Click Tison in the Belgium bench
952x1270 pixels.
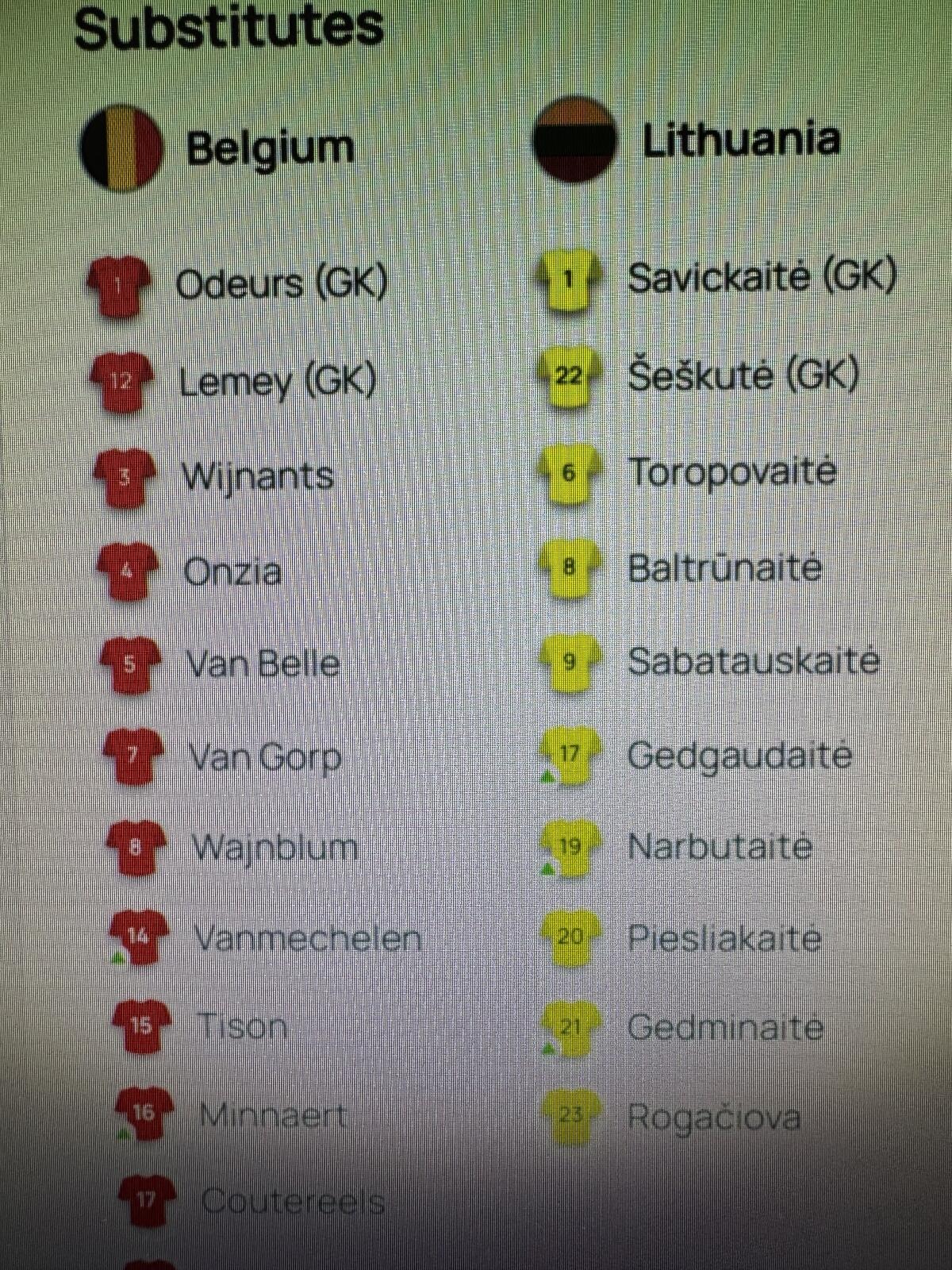click(x=242, y=1026)
